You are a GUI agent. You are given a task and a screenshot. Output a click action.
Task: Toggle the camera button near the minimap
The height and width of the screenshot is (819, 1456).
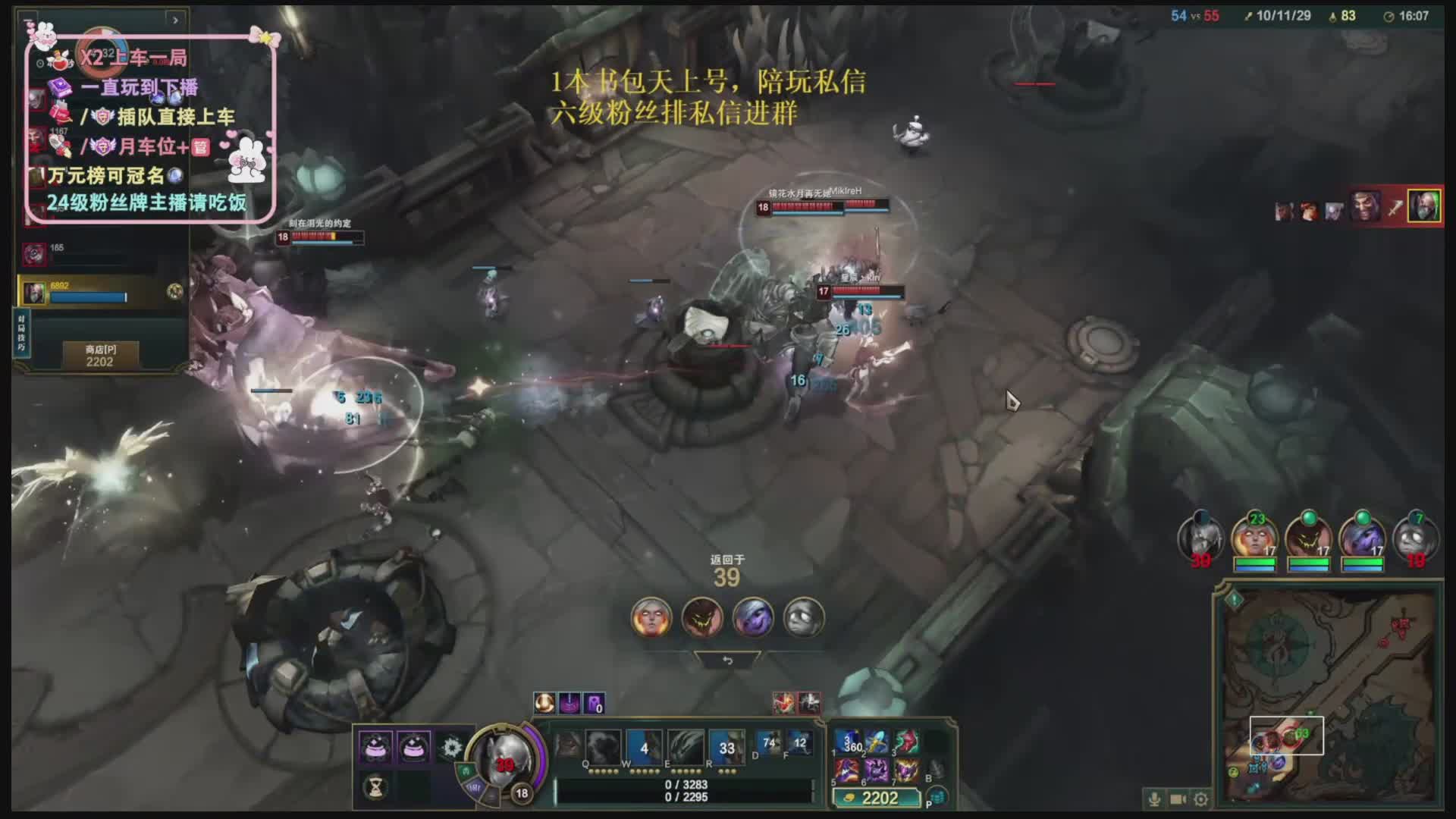click(x=1178, y=799)
